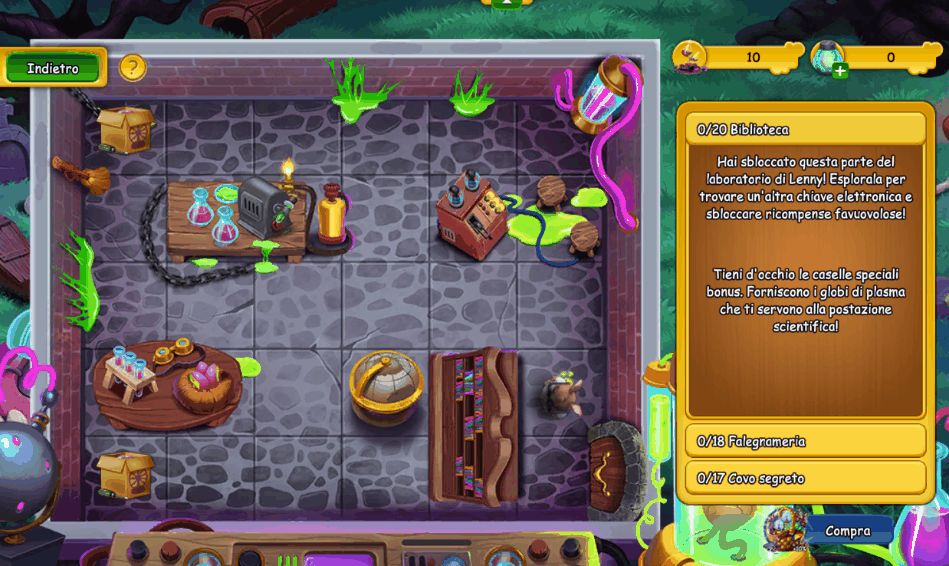Add plasma globes with the green plus

(x=840, y=70)
